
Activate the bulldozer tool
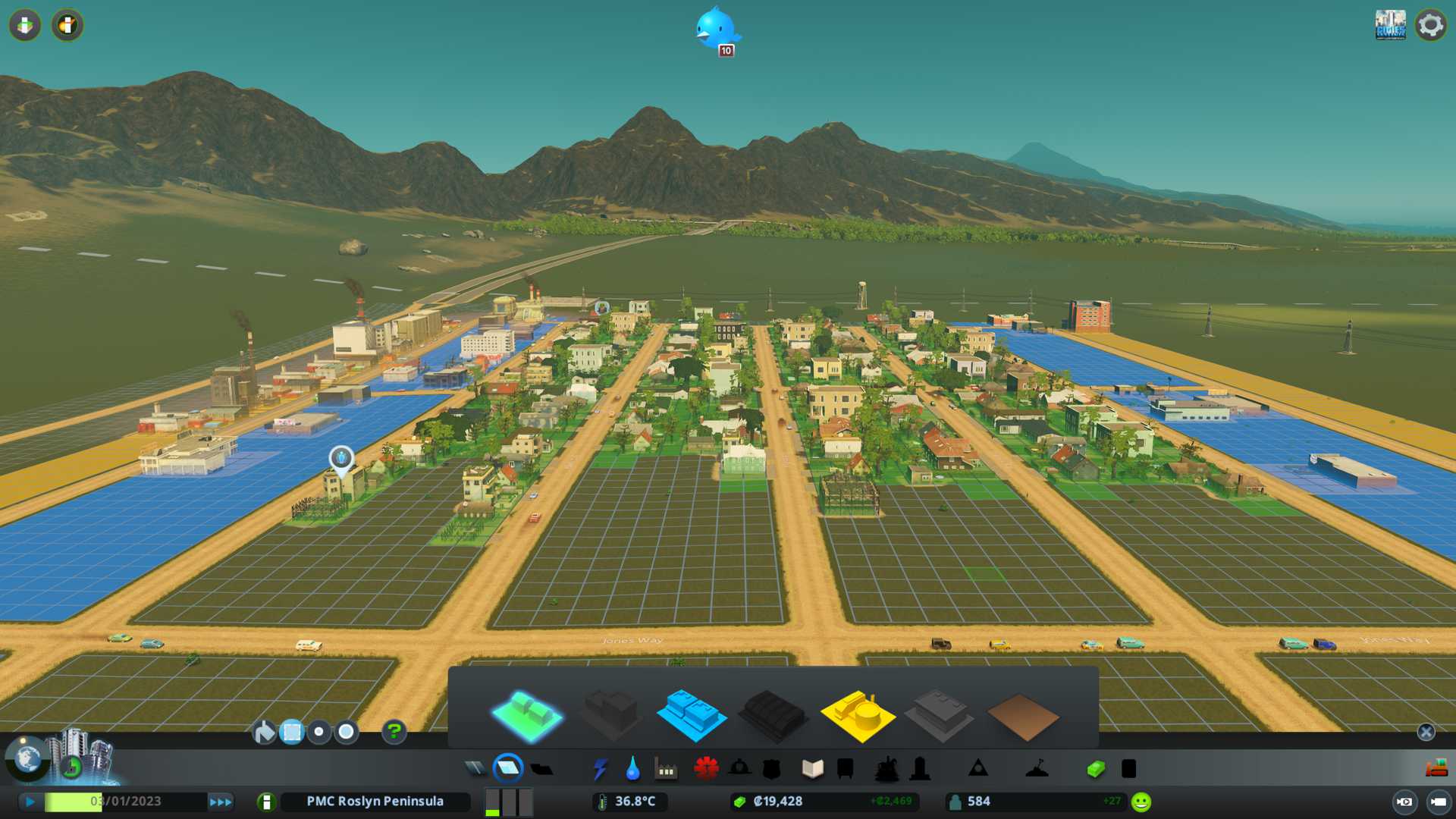point(1436,769)
